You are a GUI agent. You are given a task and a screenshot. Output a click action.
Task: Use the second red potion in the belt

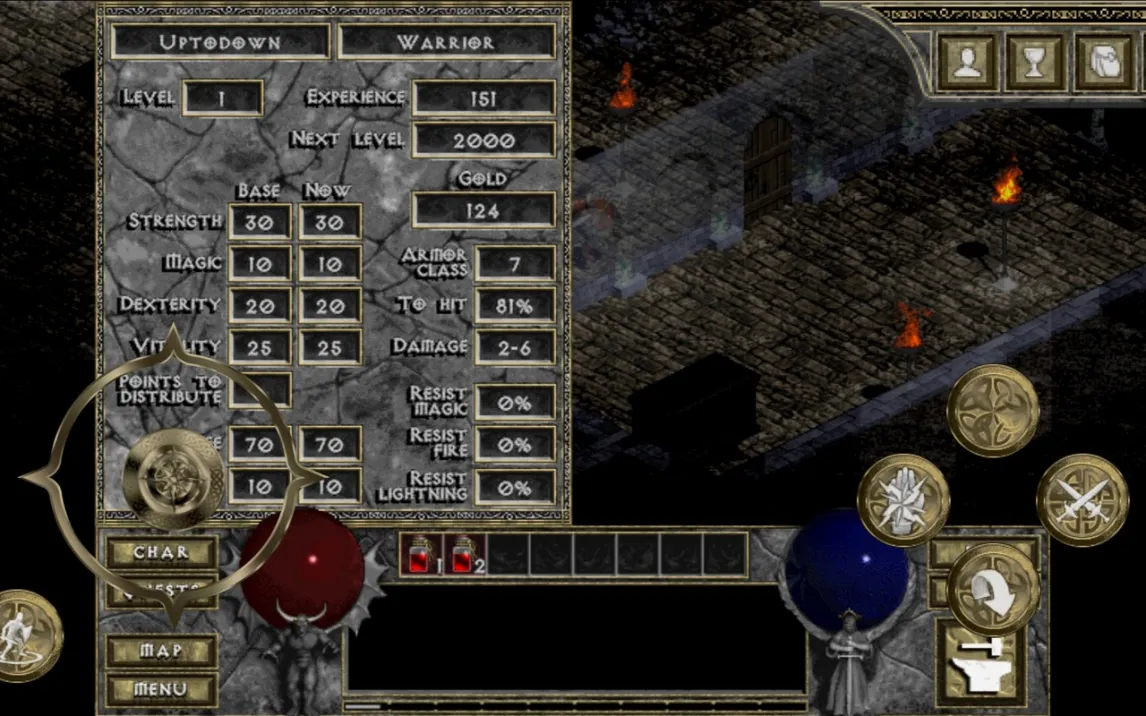coord(464,554)
